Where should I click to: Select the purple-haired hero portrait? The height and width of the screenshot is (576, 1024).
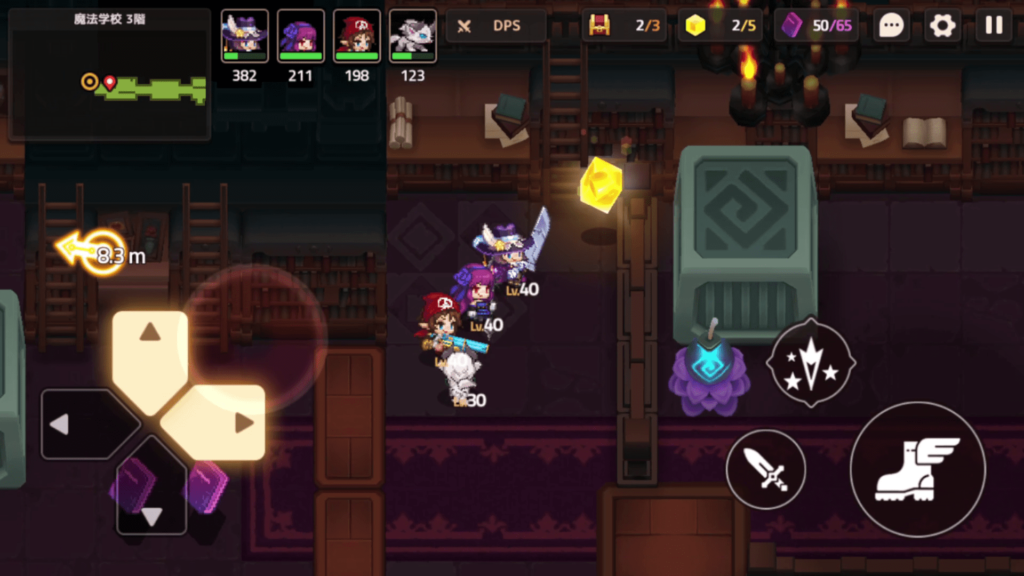(300, 37)
